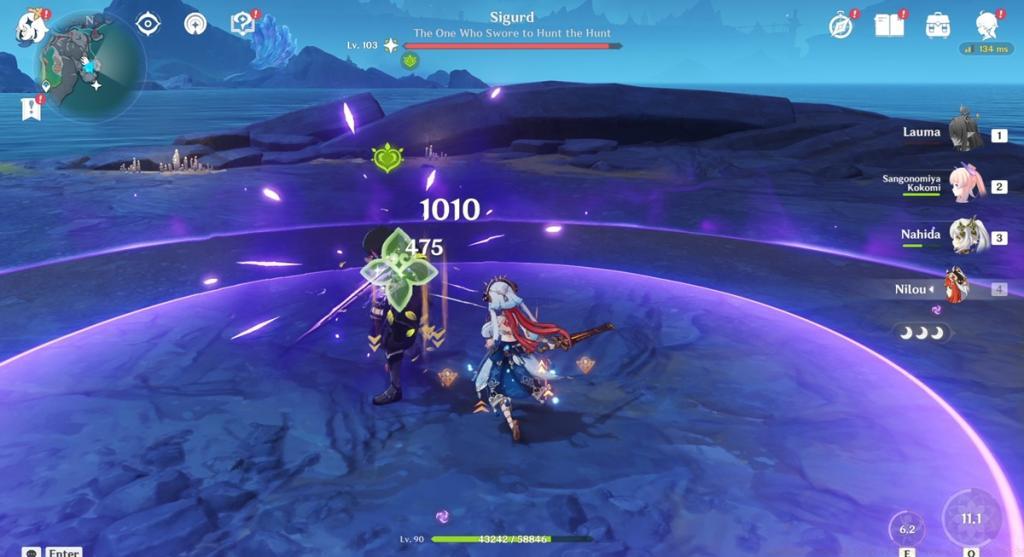
Task: Activate the Elemental Burst showing 11.1
Action: coord(970,520)
